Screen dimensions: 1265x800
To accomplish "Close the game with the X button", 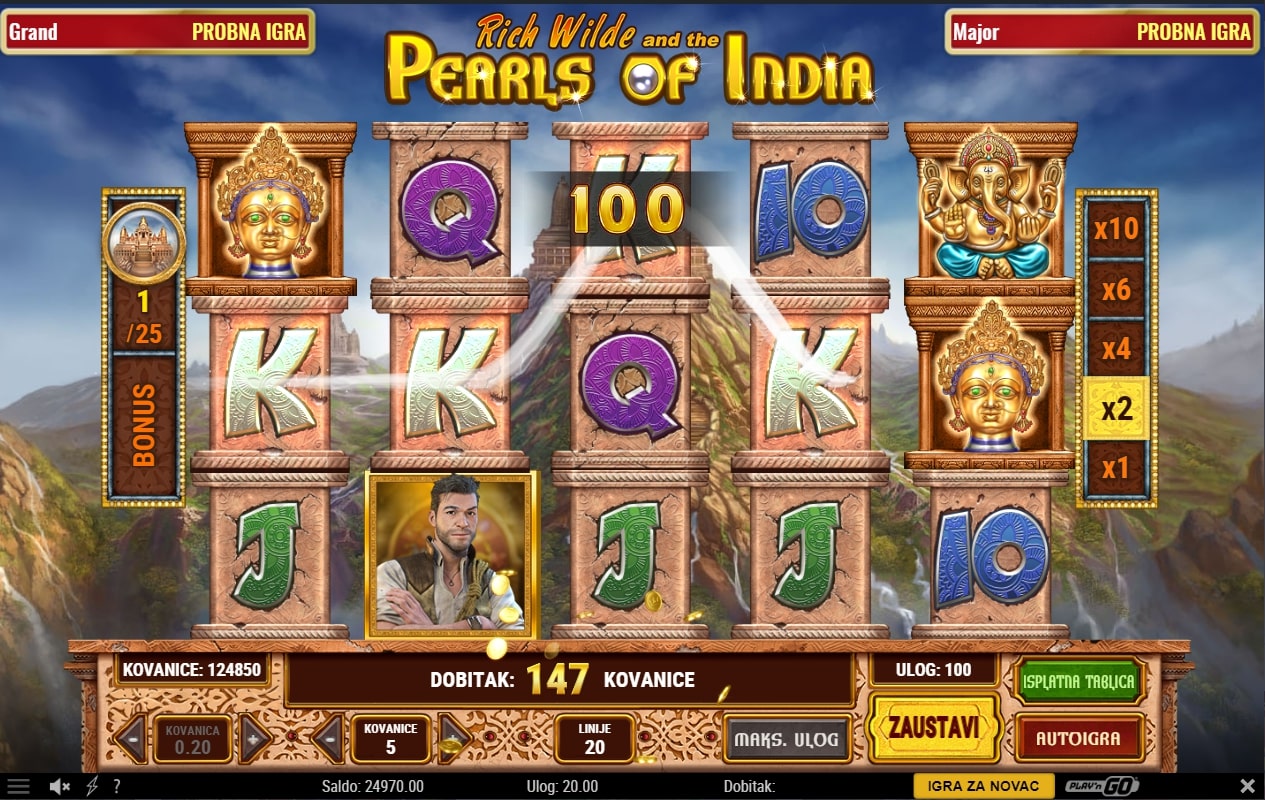I will click(x=1247, y=786).
